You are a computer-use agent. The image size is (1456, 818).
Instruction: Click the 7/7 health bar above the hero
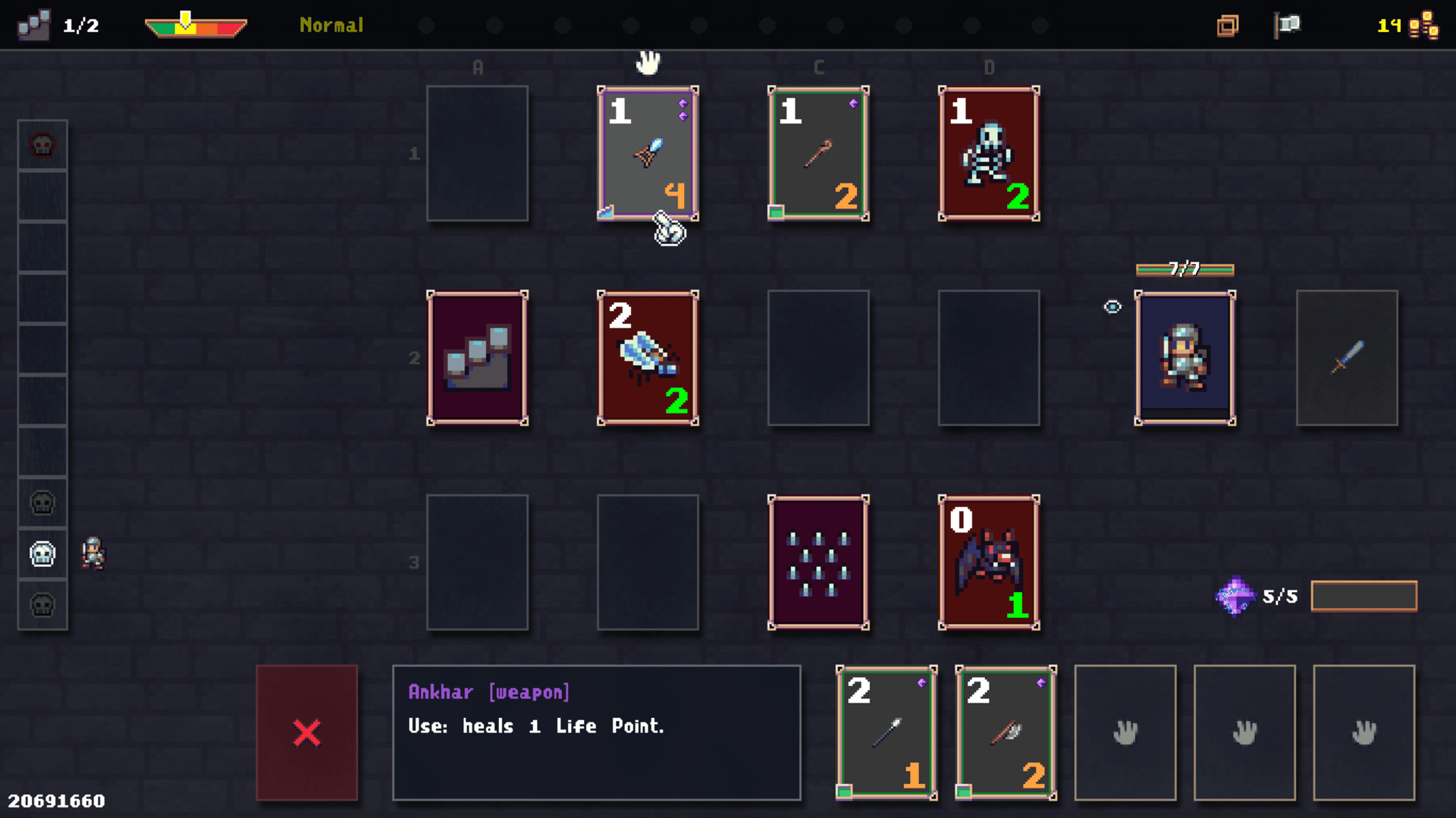[1184, 269]
